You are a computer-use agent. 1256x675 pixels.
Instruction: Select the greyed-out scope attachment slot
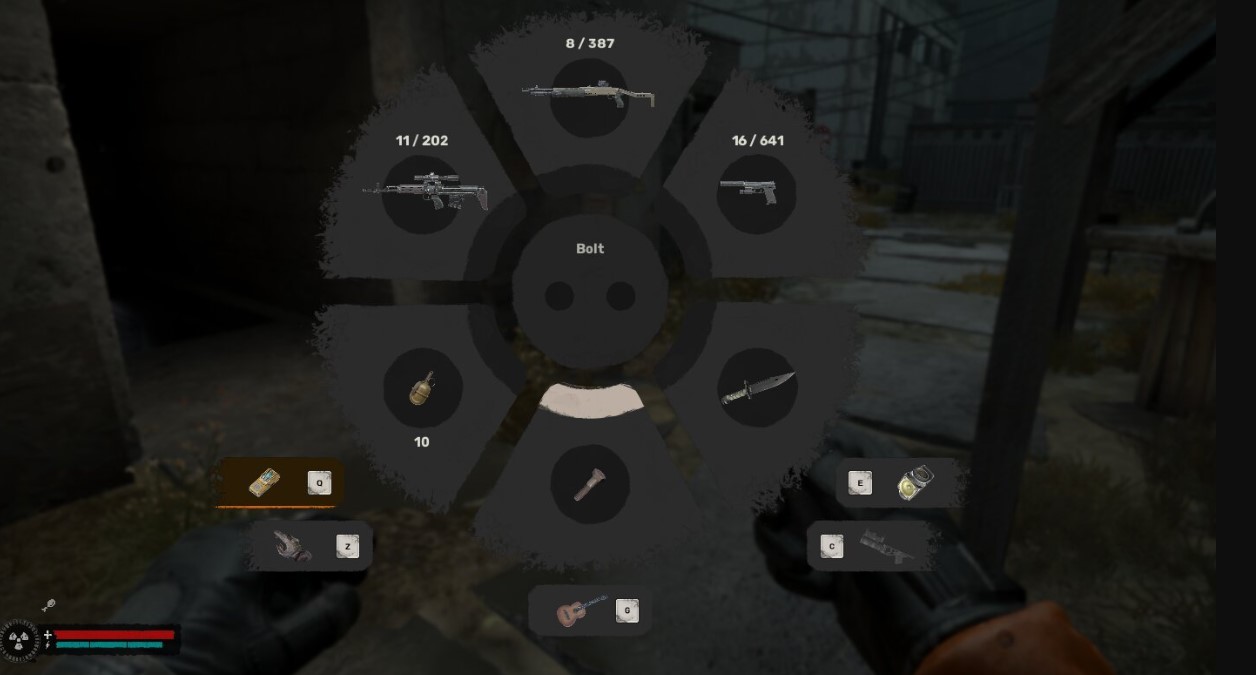click(886, 546)
